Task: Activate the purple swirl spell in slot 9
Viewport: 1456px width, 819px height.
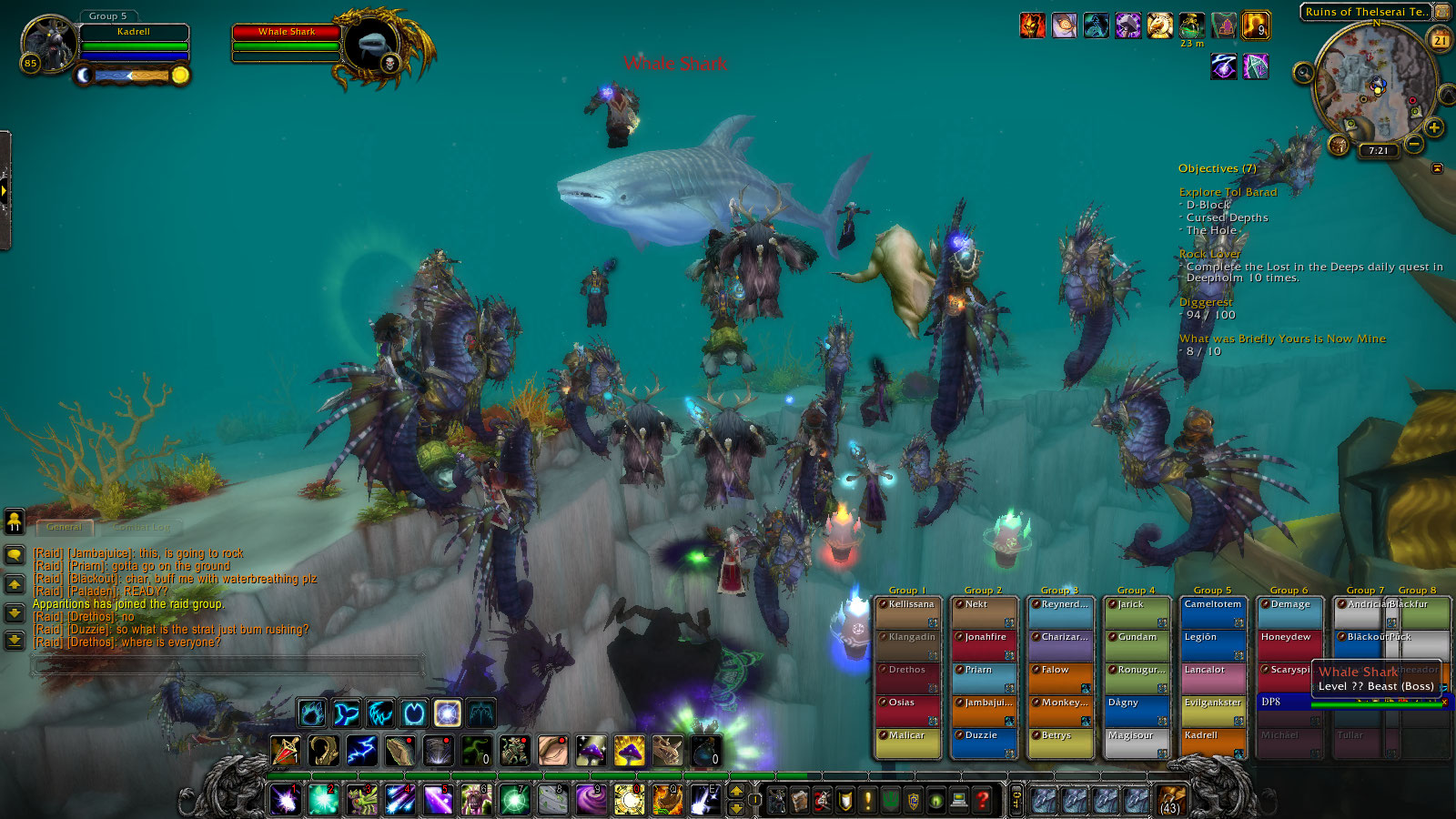Action: point(591,800)
